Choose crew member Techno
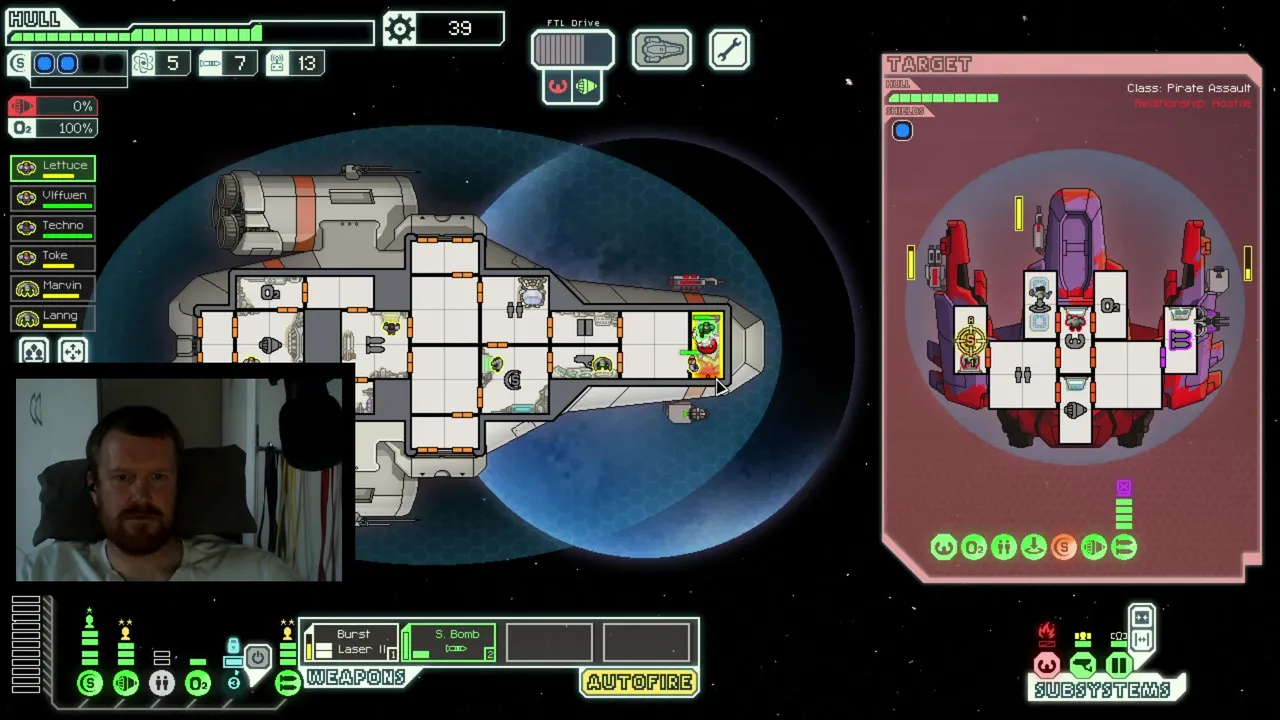 [x=54, y=227]
